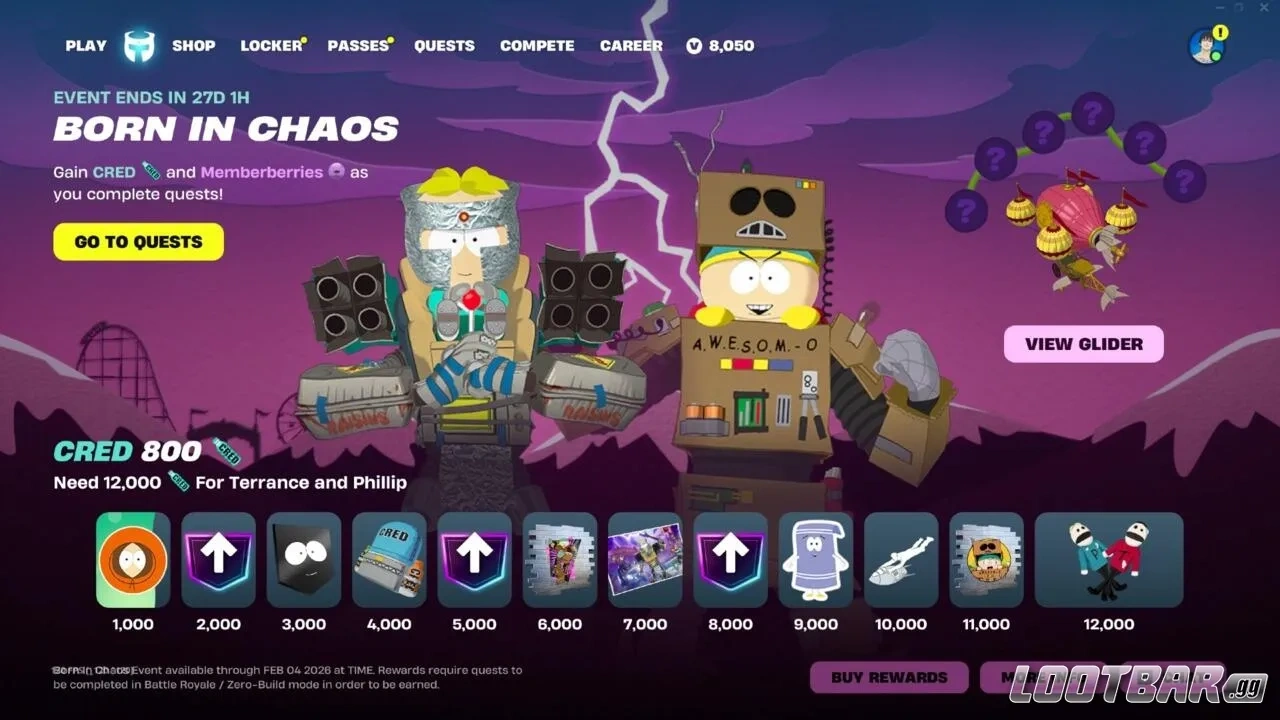Image resolution: width=1280 pixels, height=720 pixels.
Task: Click VIEW GLIDER
Action: point(1083,343)
